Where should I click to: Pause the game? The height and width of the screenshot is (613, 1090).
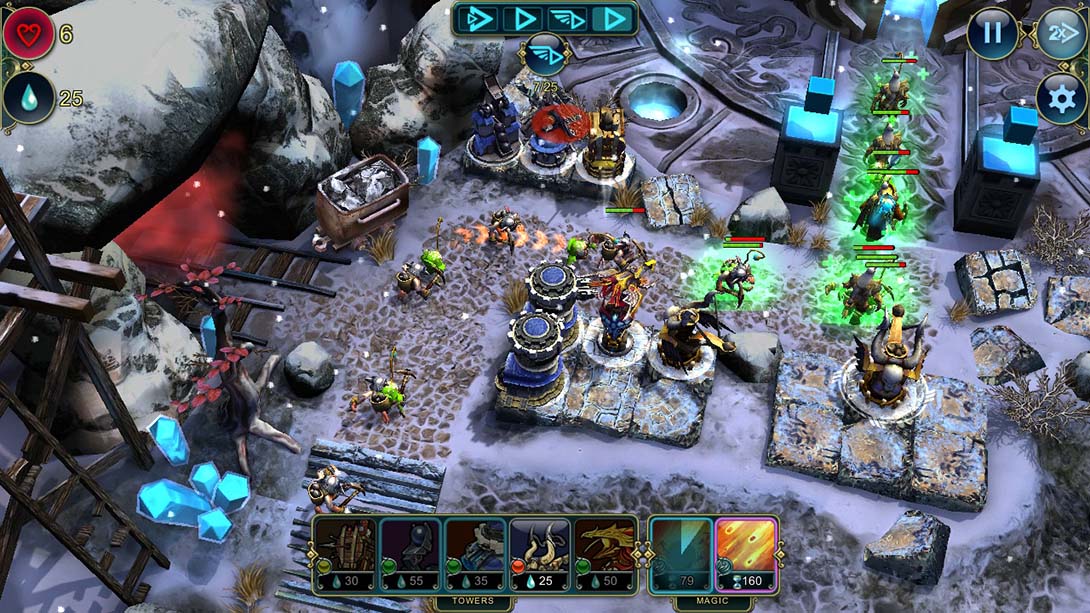point(992,33)
